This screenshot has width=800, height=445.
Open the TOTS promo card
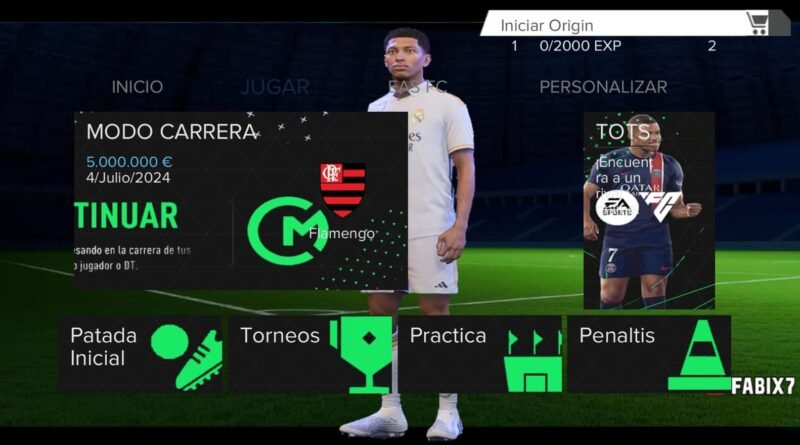click(x=649, y=210)
